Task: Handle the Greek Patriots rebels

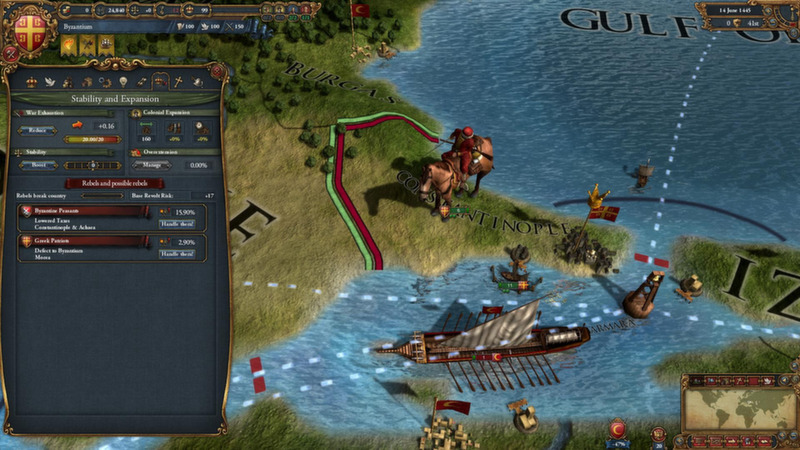Action: coord(176,255)
